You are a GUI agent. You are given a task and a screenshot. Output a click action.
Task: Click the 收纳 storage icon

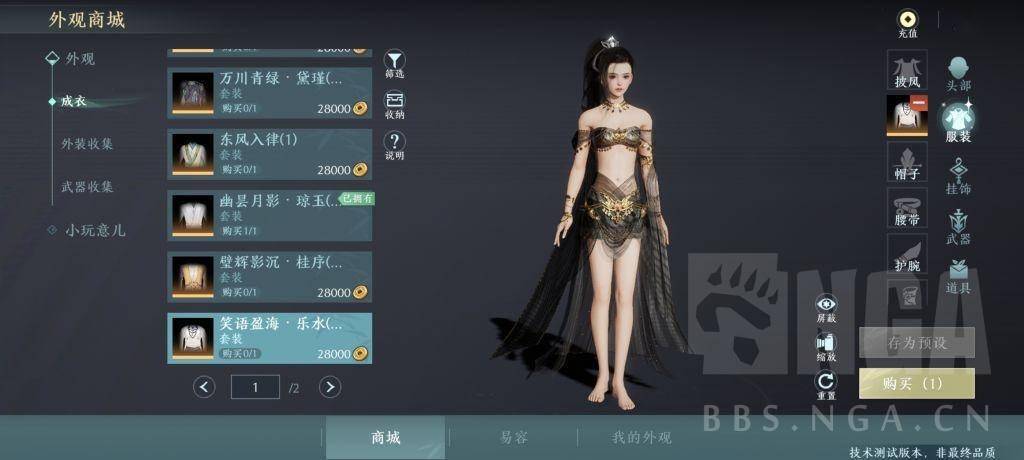pyautogui.click(x=395, y=103)
